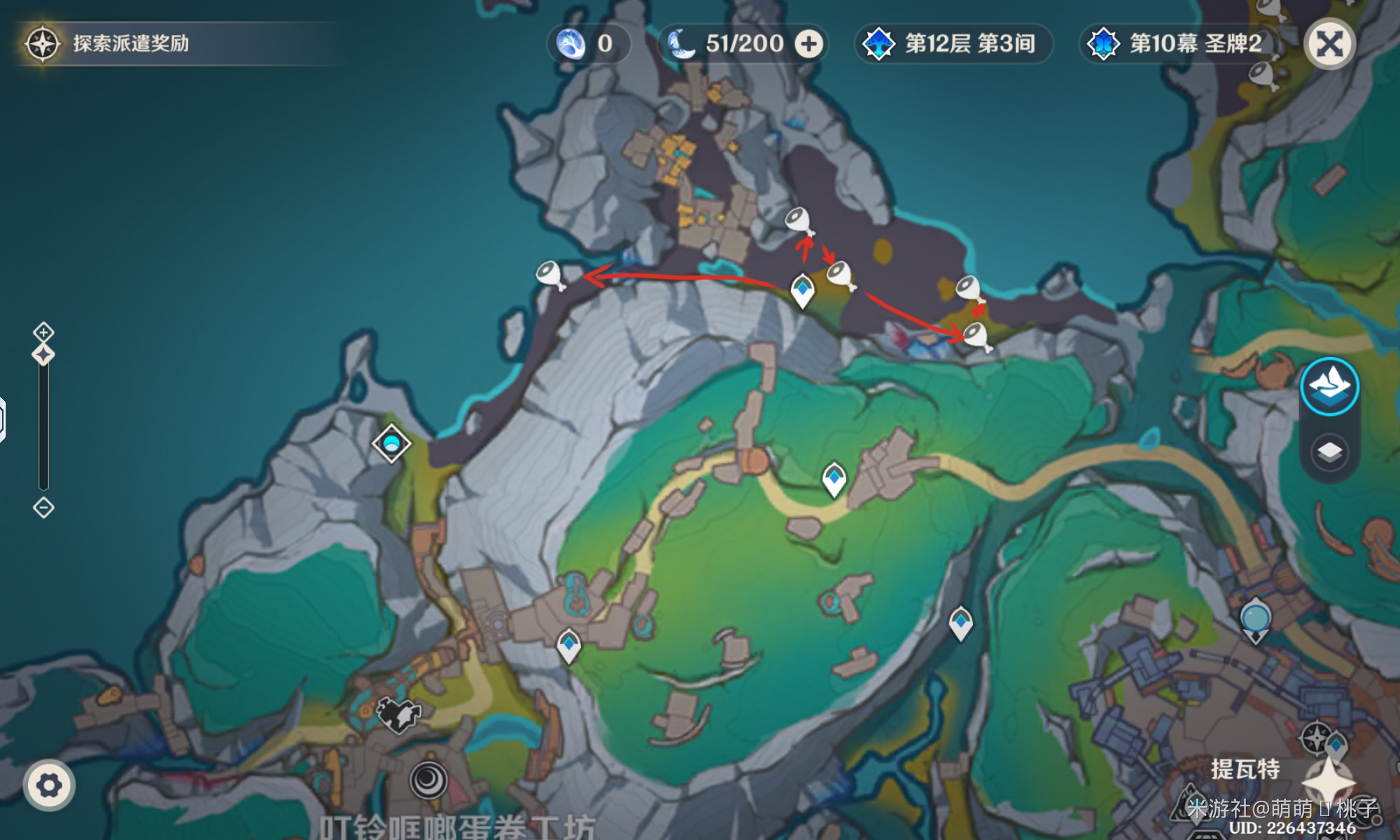Toggle the stacked layers button

tap(1329, 452)
